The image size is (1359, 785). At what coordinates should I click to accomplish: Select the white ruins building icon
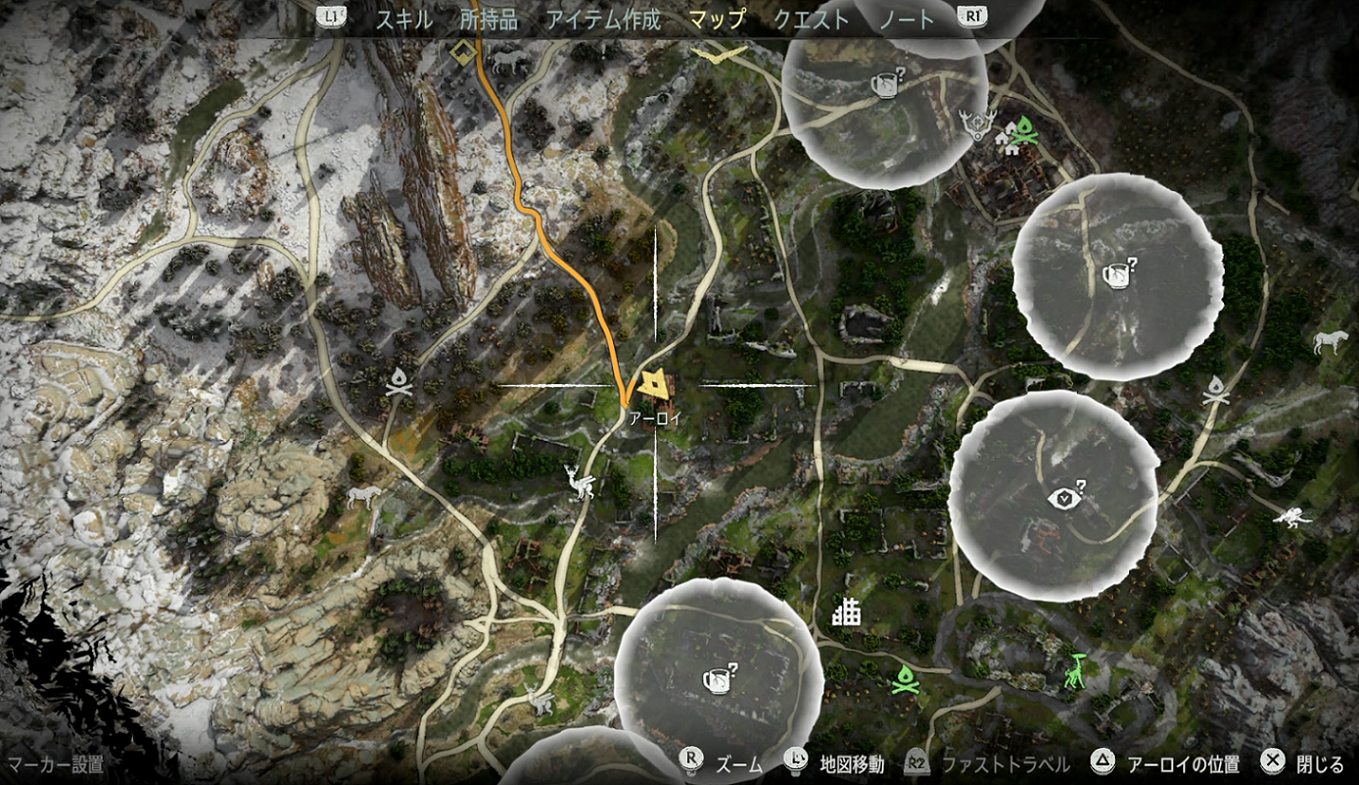847,610
